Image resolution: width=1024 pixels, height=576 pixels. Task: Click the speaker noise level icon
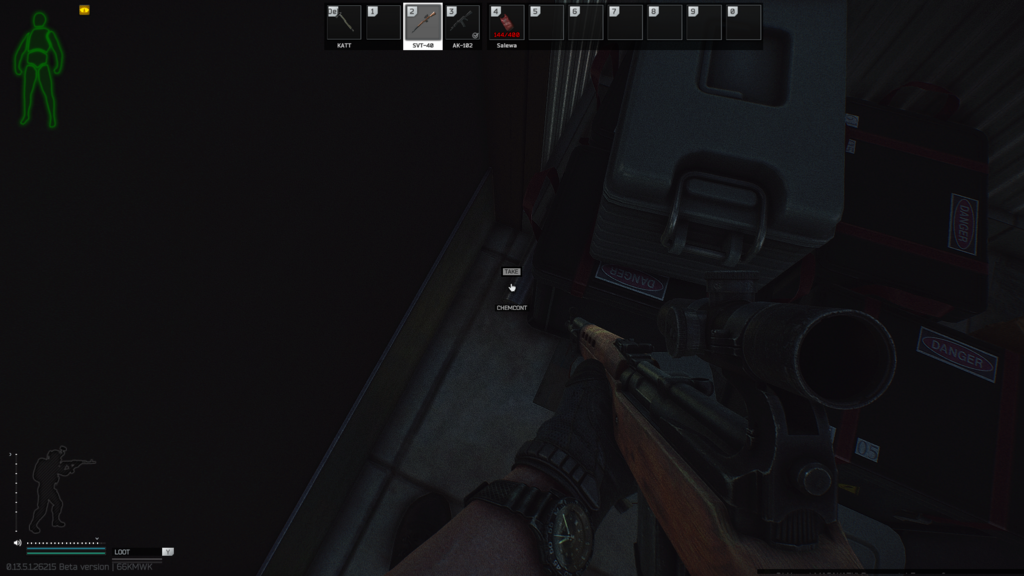pos(18,543)
